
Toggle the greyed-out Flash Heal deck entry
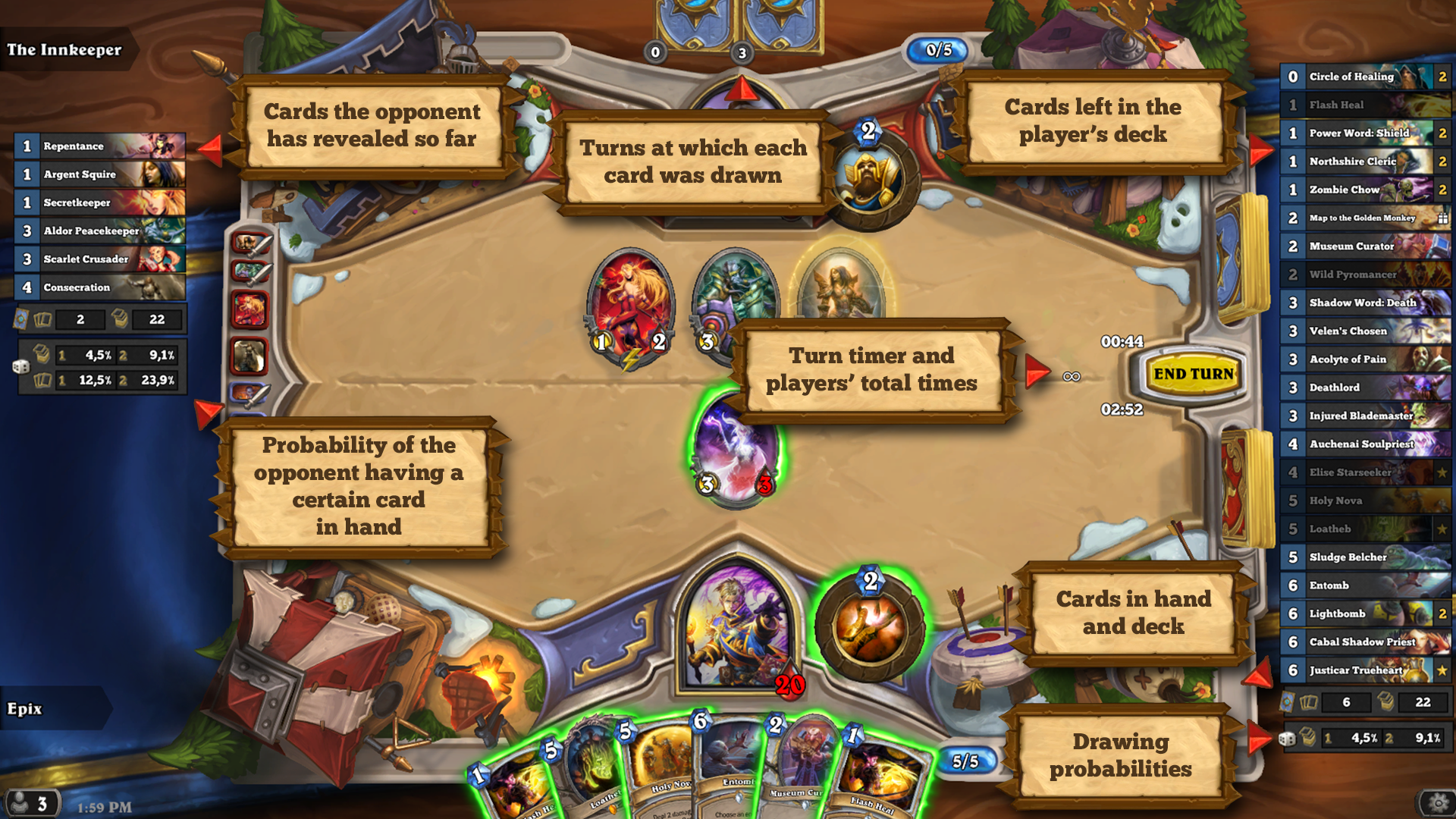1365,105
